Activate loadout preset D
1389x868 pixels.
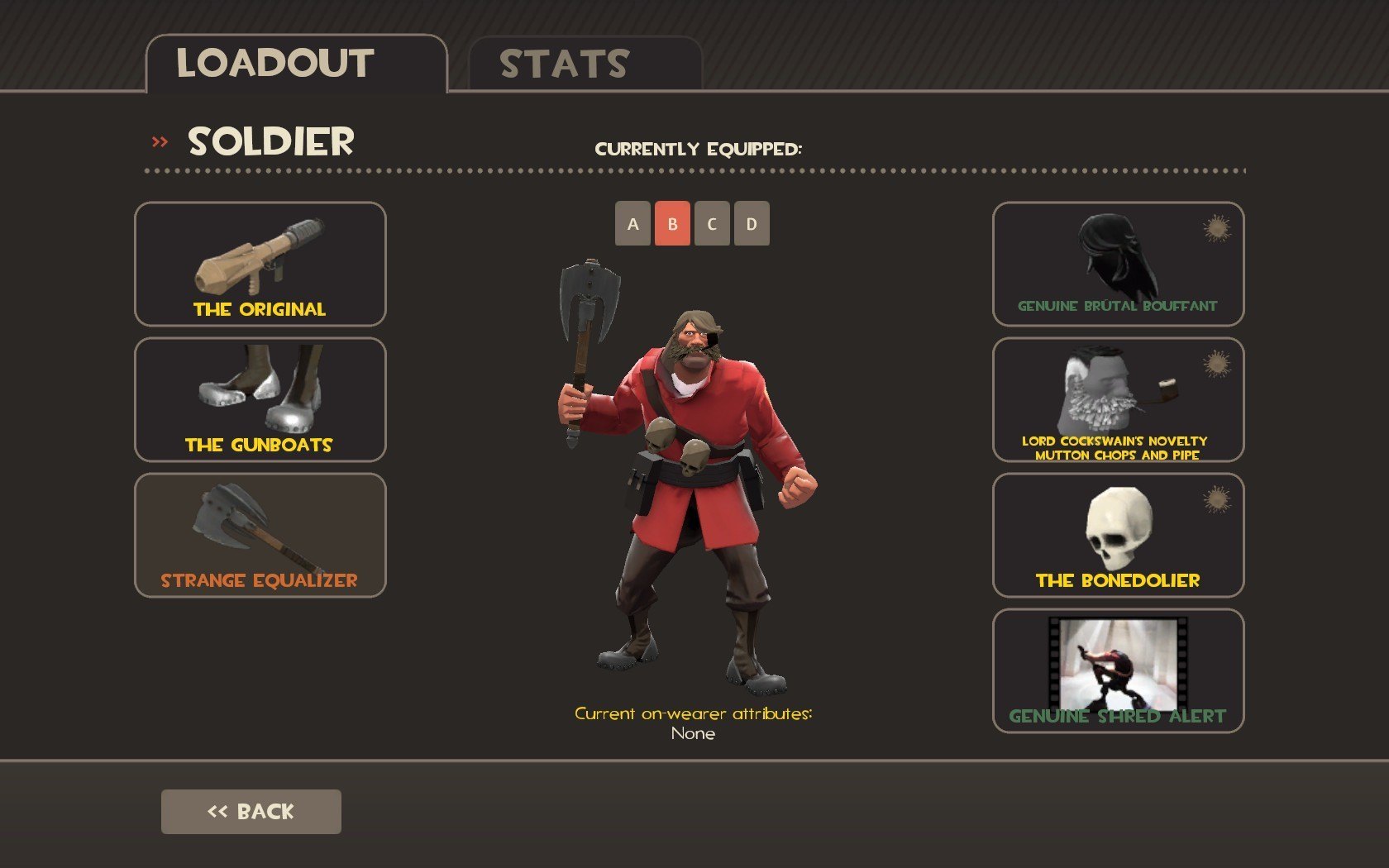tap(752, 223)
